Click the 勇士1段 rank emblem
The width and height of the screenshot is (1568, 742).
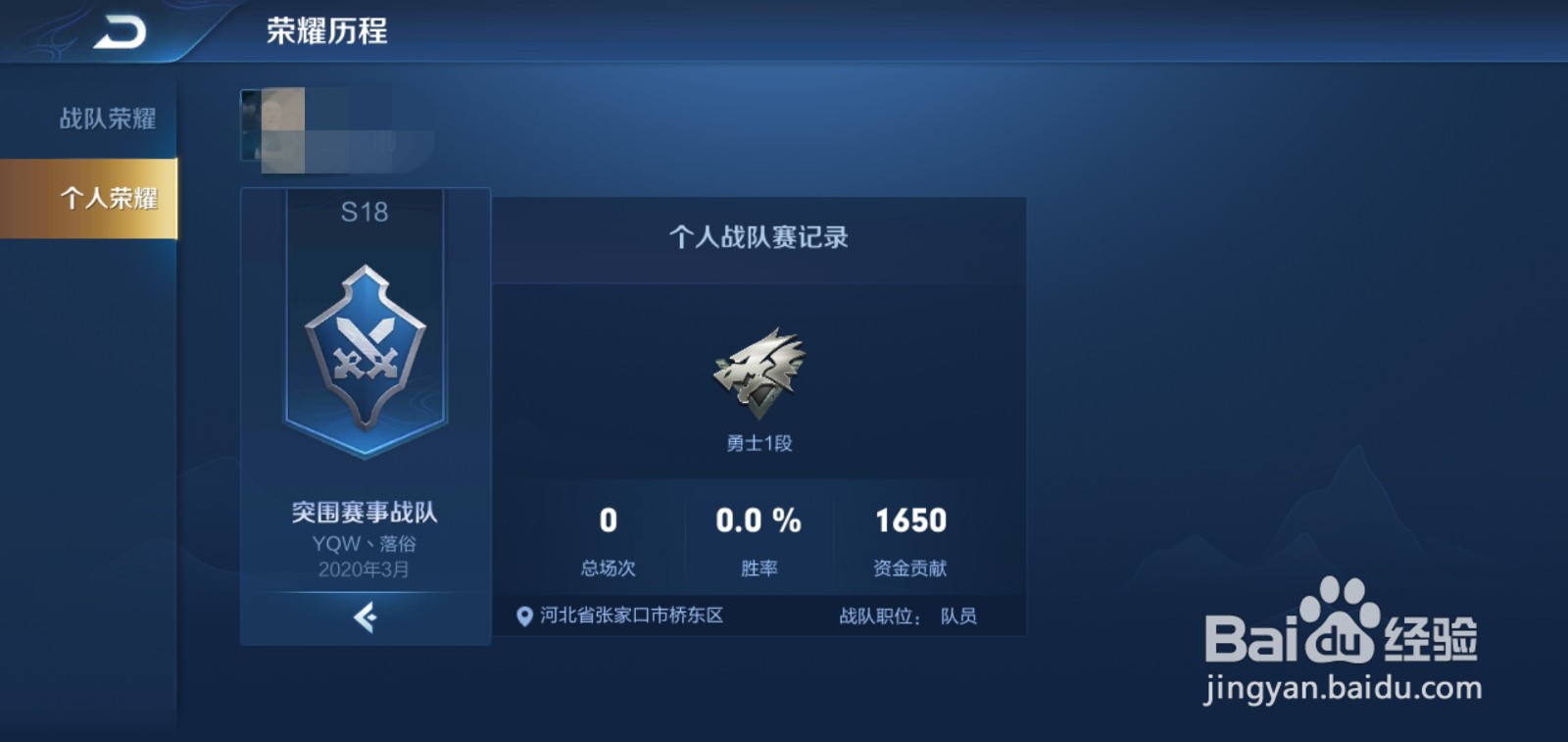tap(759, 372)
